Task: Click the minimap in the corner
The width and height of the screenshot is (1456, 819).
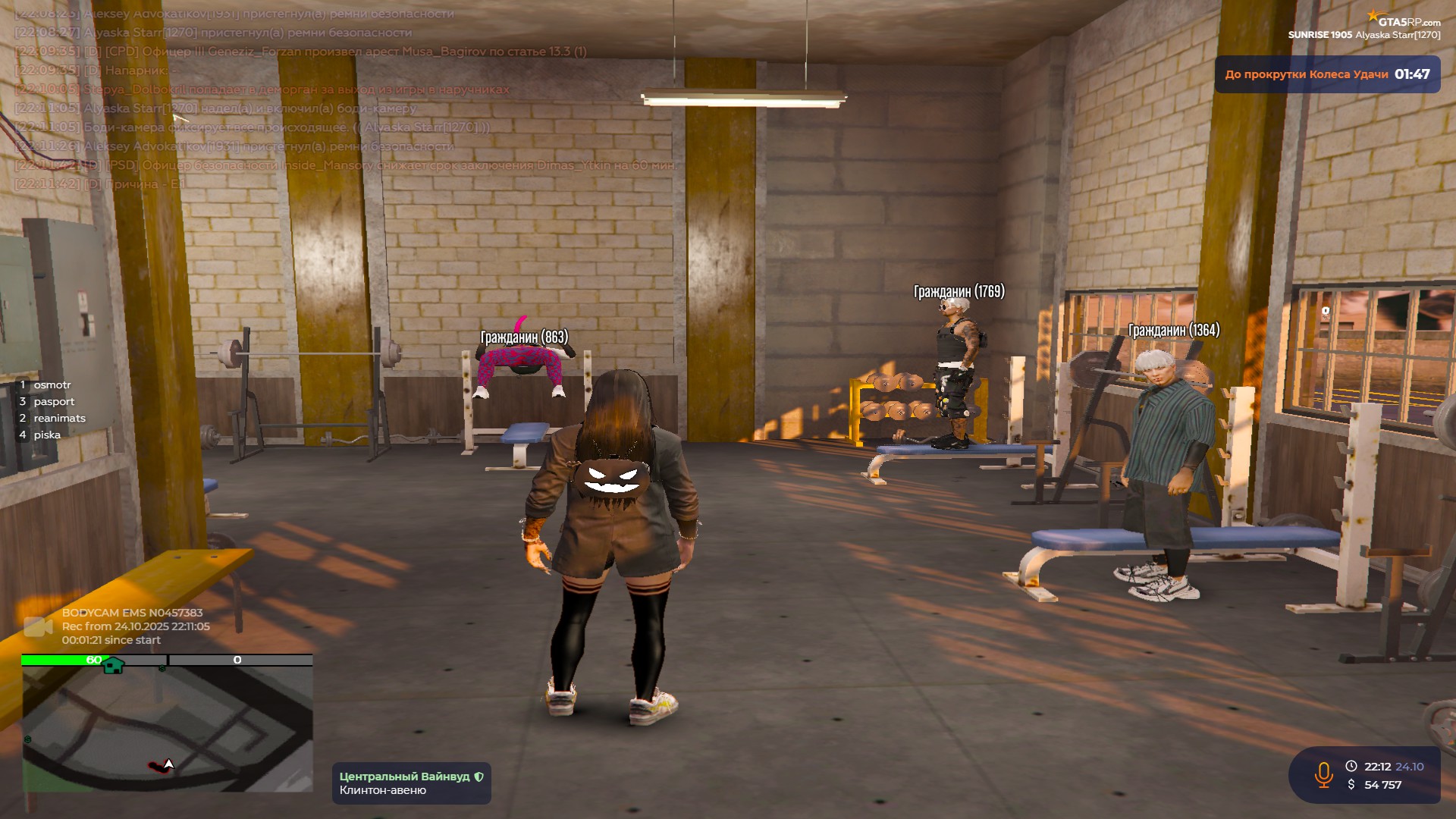Action: [x=167, y=728]
